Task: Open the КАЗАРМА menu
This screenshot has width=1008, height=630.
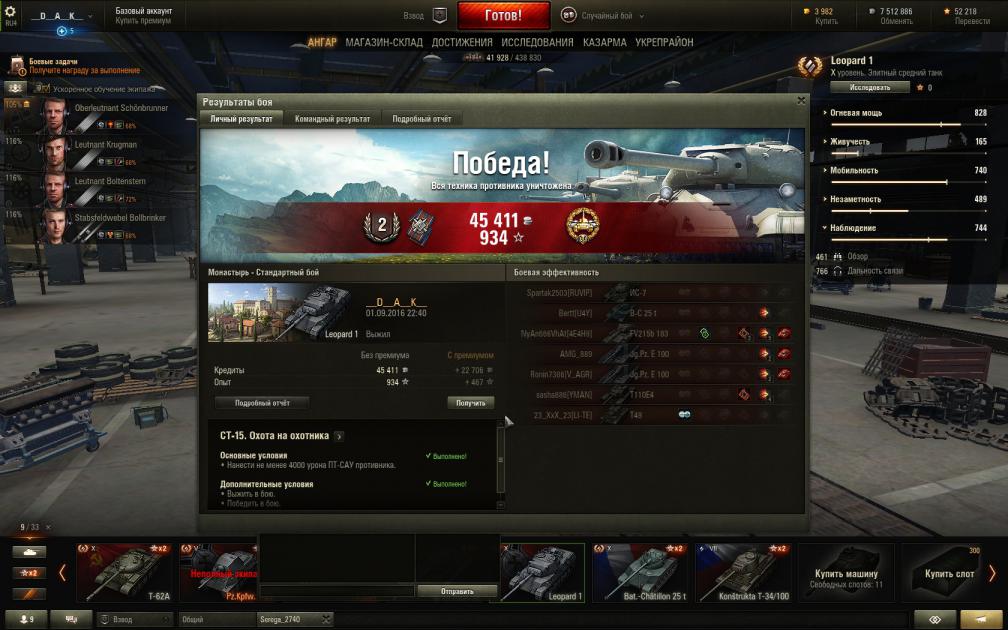Action: tap(604, 43)
